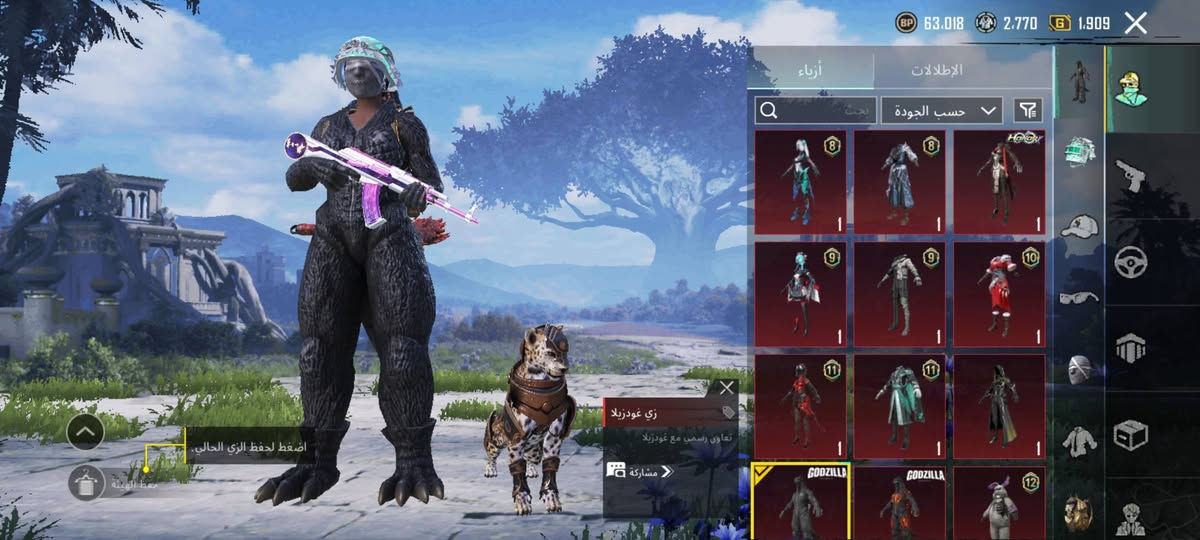Viewport: 1200px width, 540px height.
Task: Open the حسب الجودة sorting dropdown
Action: click(x=941, y=110)
